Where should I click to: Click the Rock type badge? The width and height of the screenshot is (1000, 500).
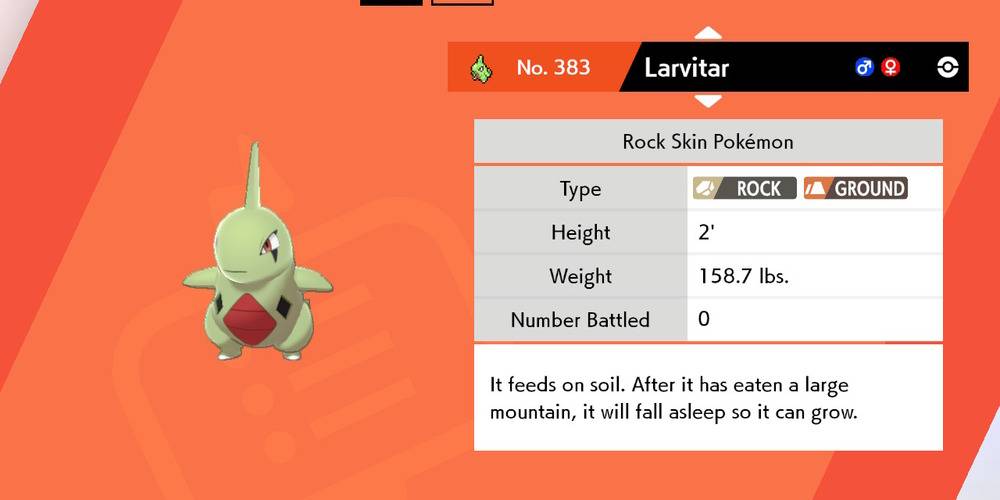745,188
